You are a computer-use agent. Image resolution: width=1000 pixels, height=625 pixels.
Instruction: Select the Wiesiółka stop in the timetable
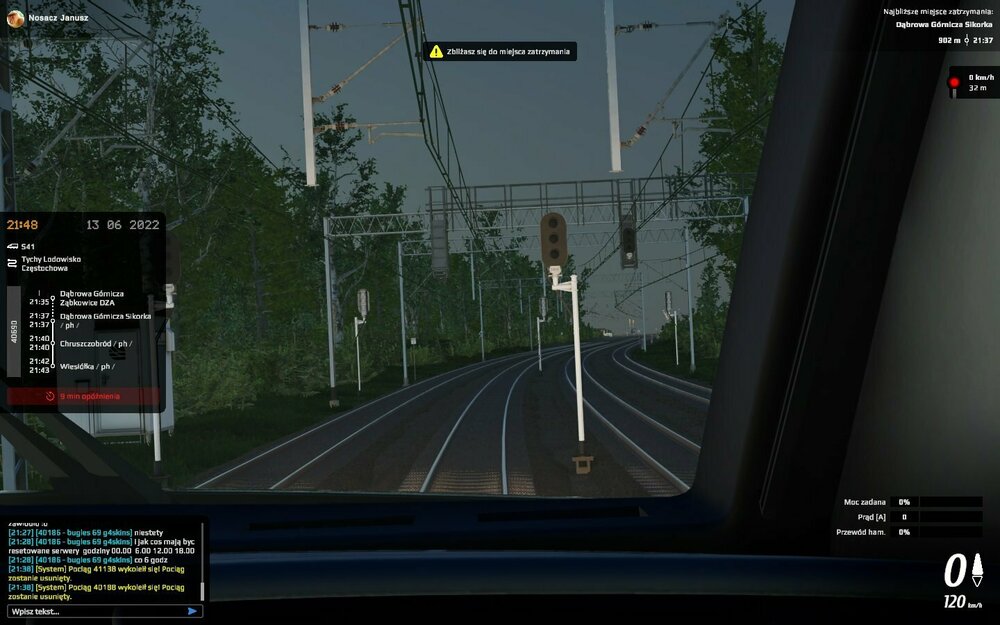click(x=86, y=366)
